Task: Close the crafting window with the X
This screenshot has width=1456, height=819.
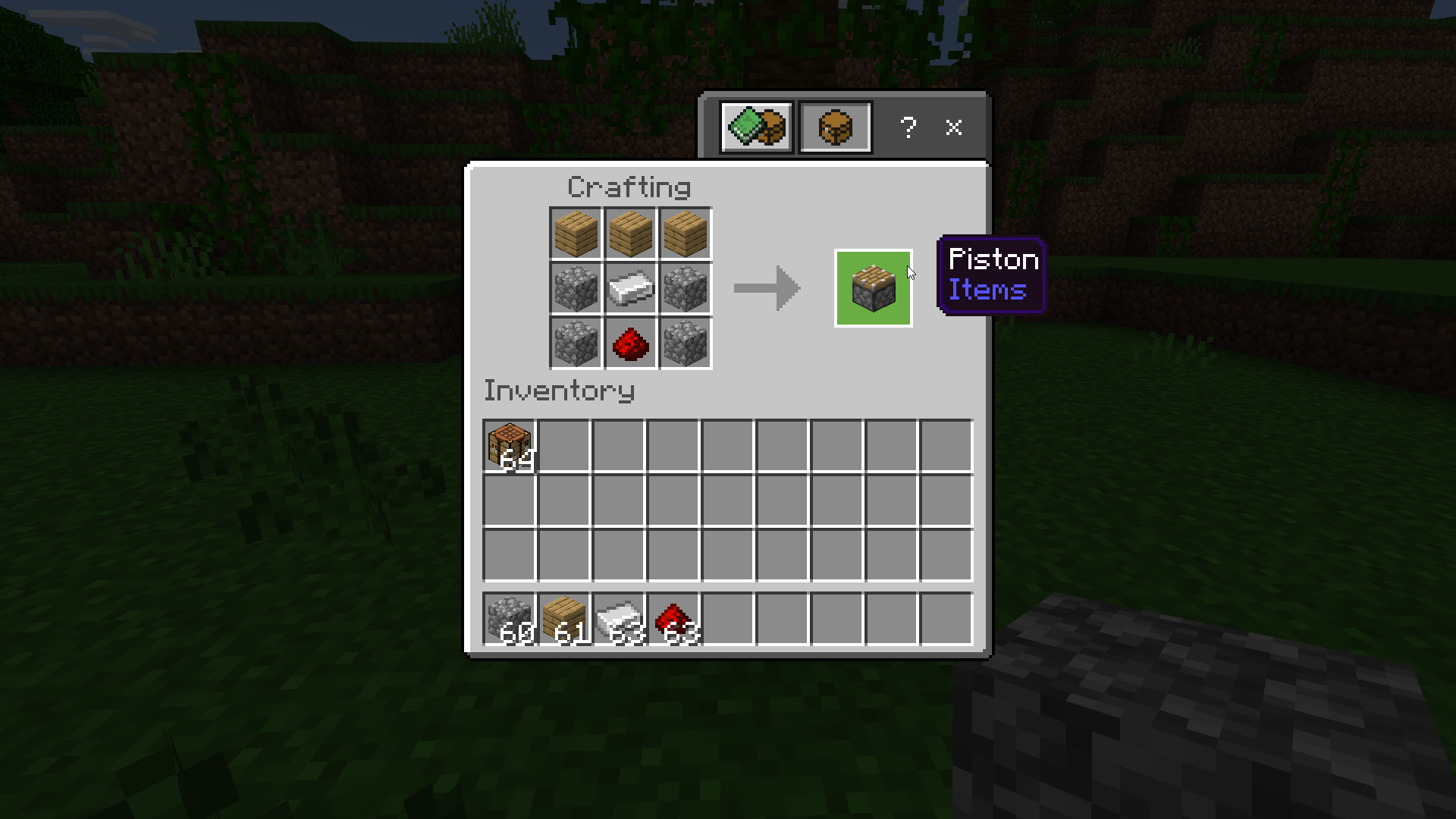Action: tap(953, 127)
